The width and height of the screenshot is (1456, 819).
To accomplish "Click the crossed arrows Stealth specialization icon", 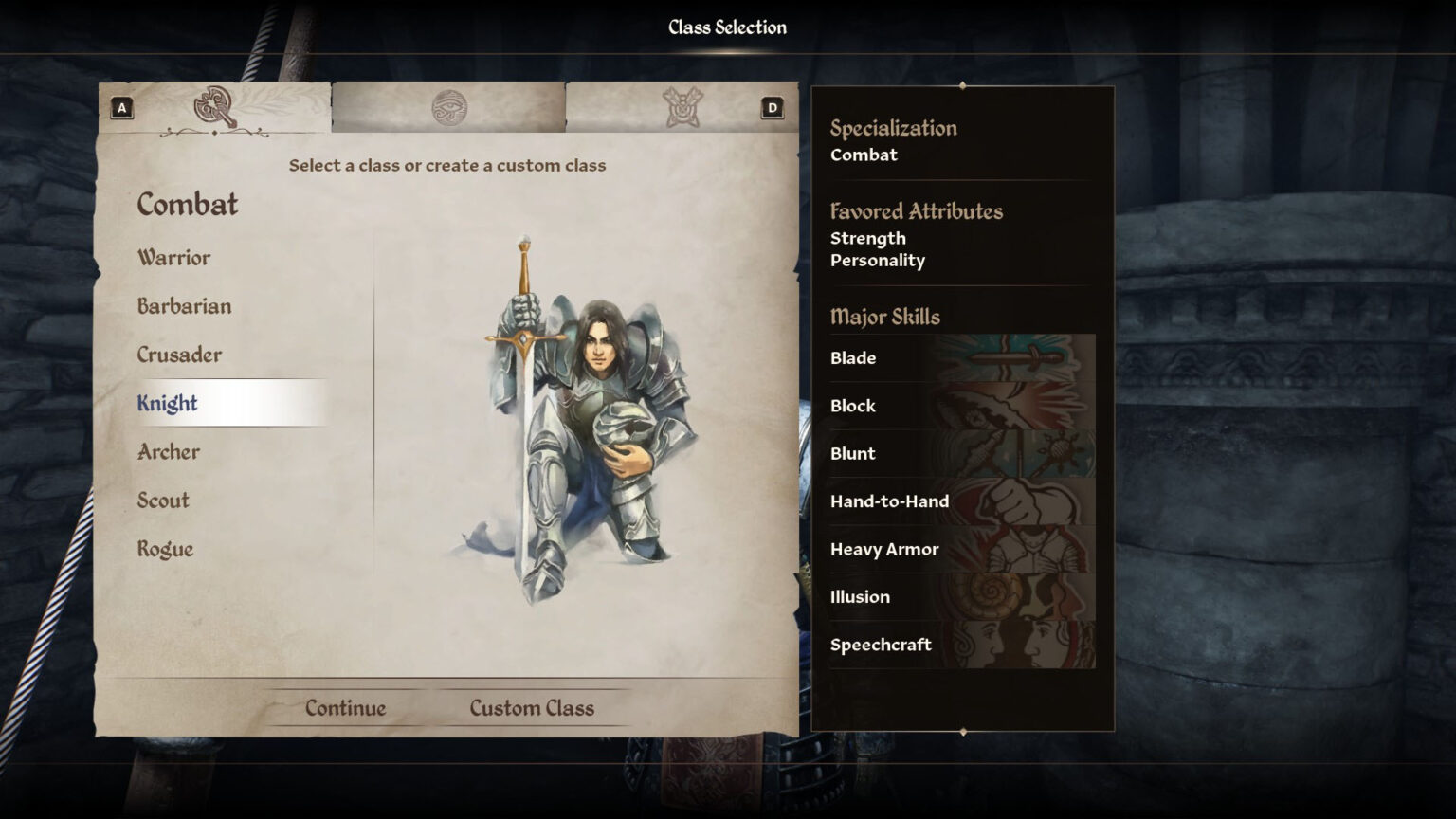I will click(681, 107).
